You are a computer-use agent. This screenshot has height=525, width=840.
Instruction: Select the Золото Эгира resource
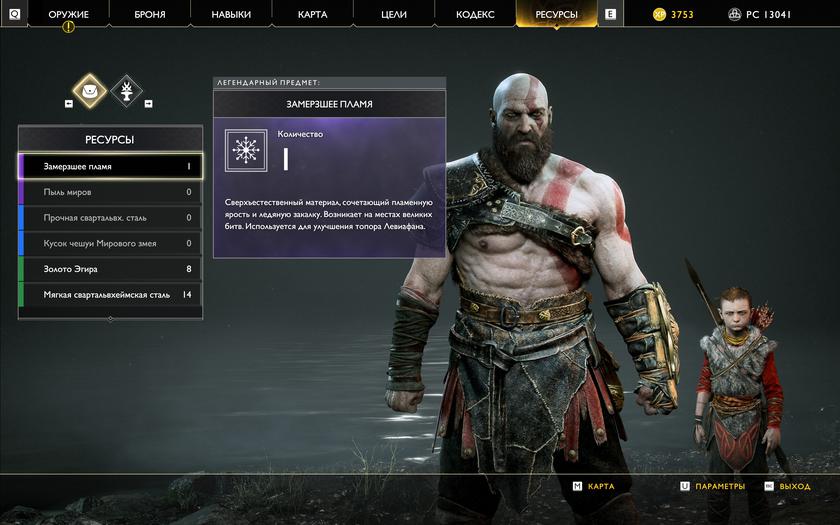[110, 269]
